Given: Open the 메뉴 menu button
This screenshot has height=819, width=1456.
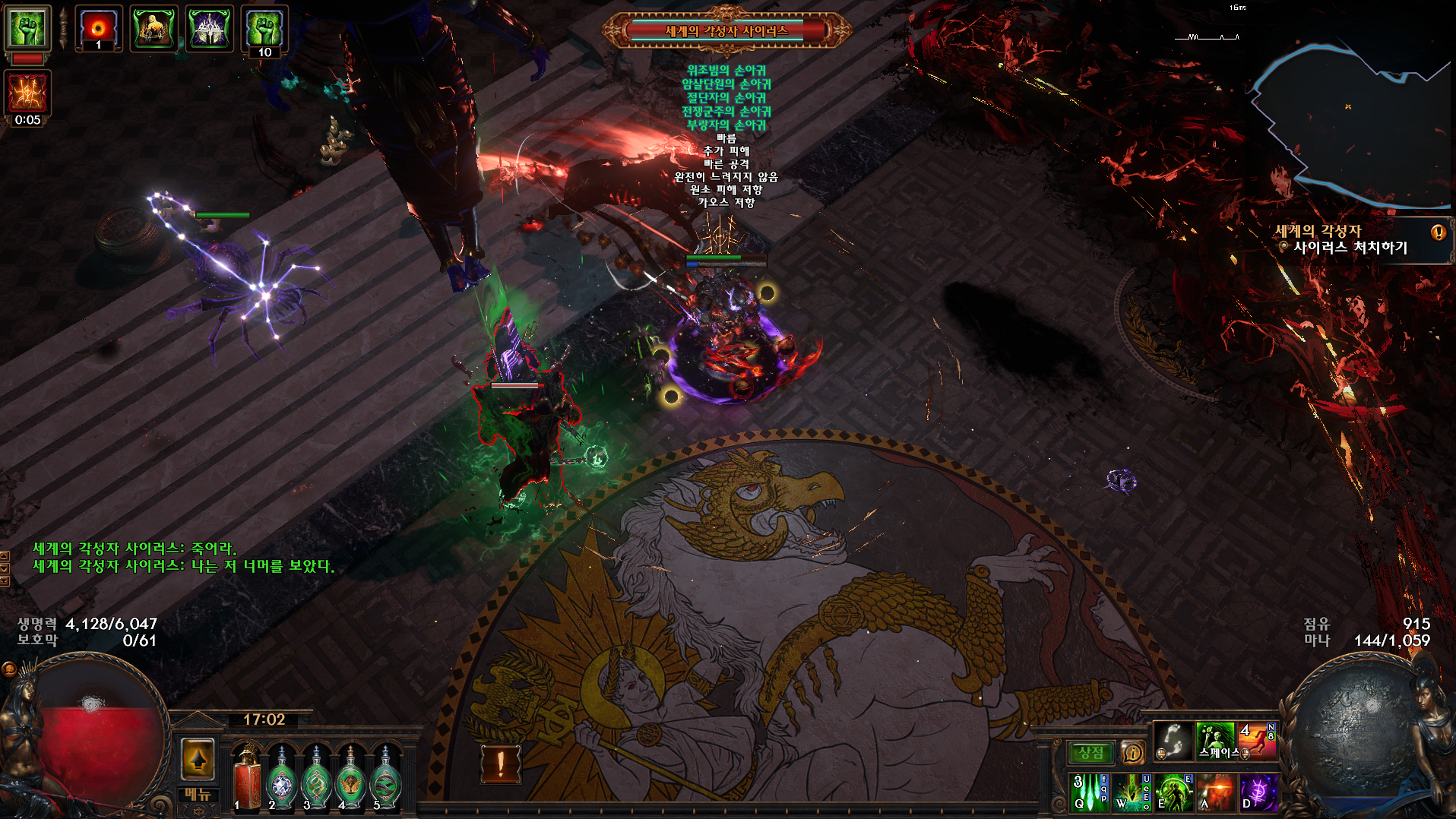Looking at the screenshot, I should coord(198,794).
